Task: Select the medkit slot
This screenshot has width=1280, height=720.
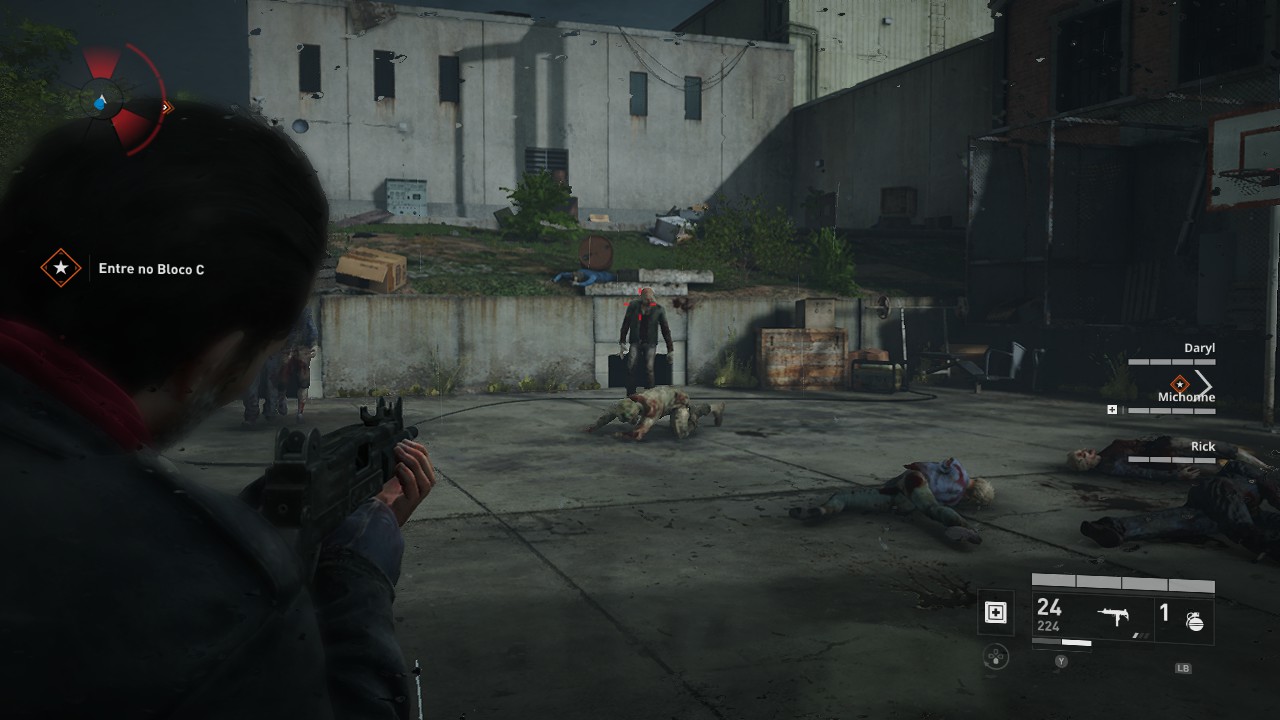Action: coord(995,613)
